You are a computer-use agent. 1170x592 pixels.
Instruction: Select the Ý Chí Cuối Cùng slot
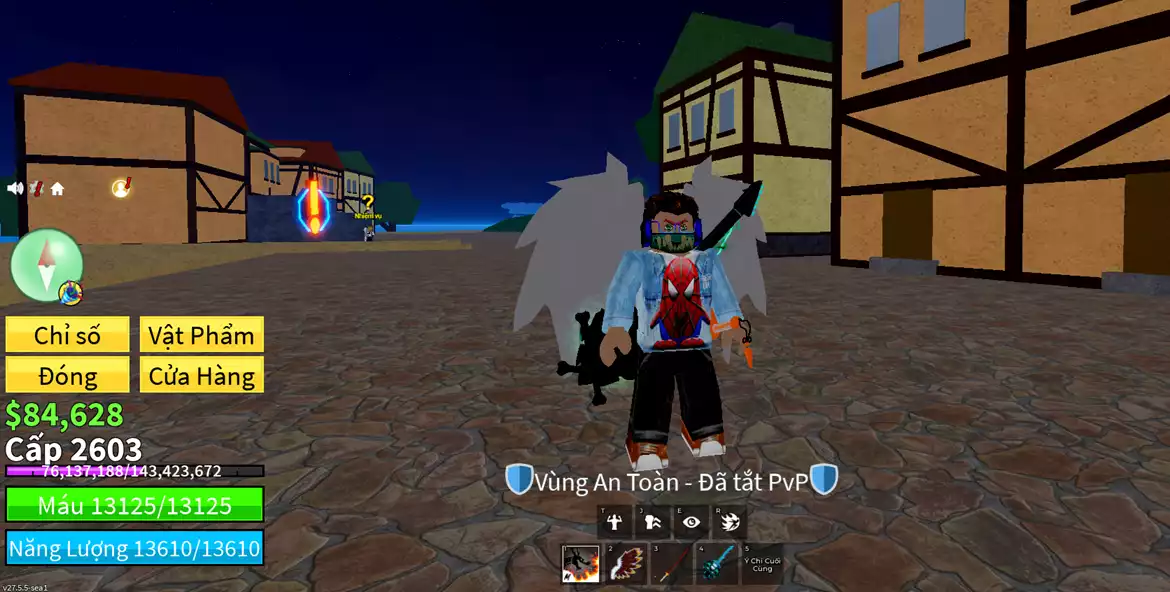point(761,564)
